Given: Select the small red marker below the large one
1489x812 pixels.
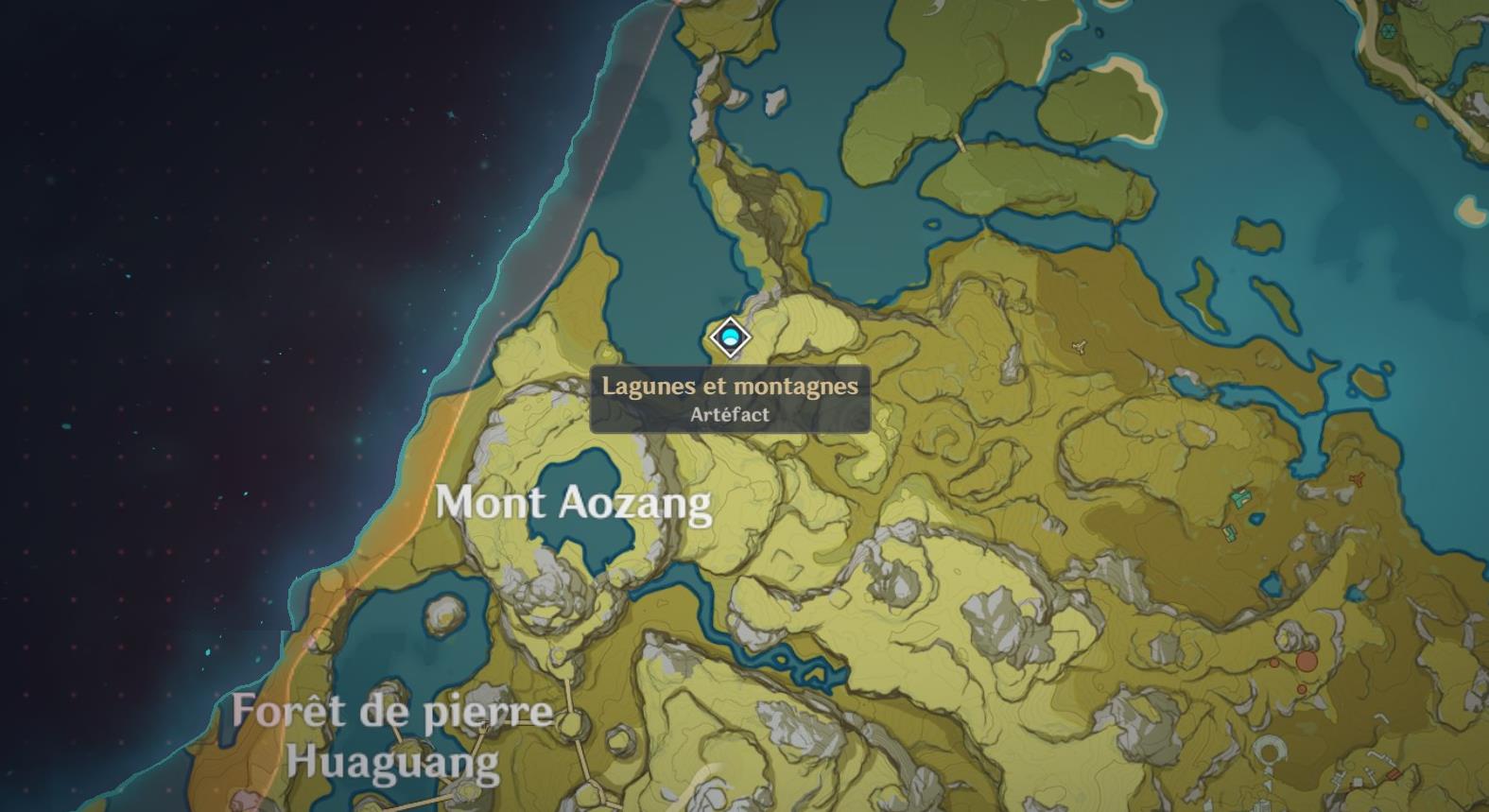Looking at the screenshot, I should (x=1302, y=689).
